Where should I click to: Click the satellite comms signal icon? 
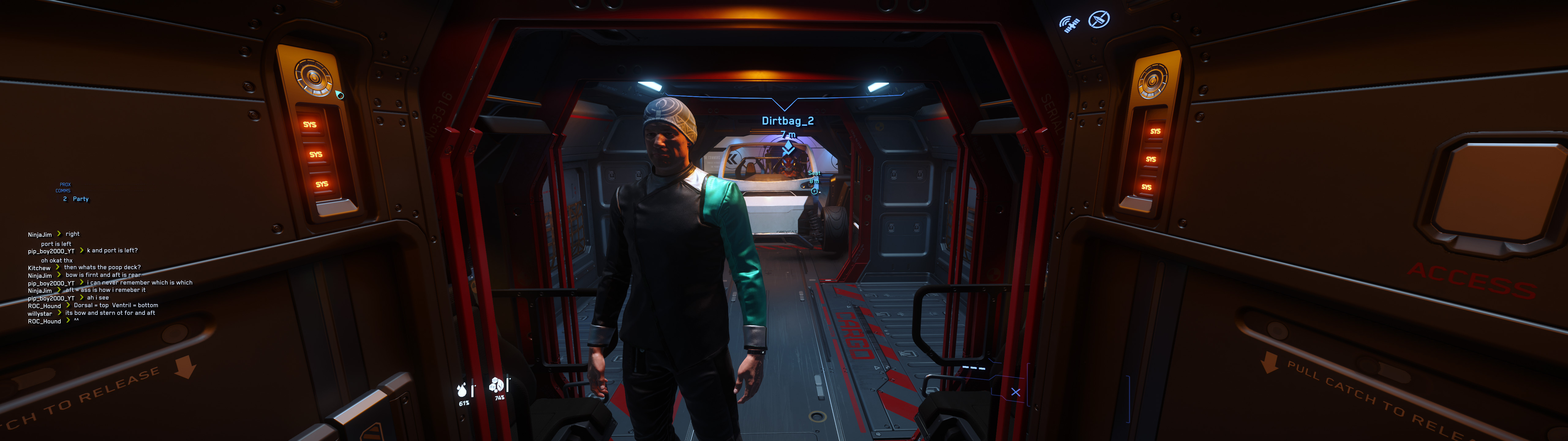pos(1069,24)
